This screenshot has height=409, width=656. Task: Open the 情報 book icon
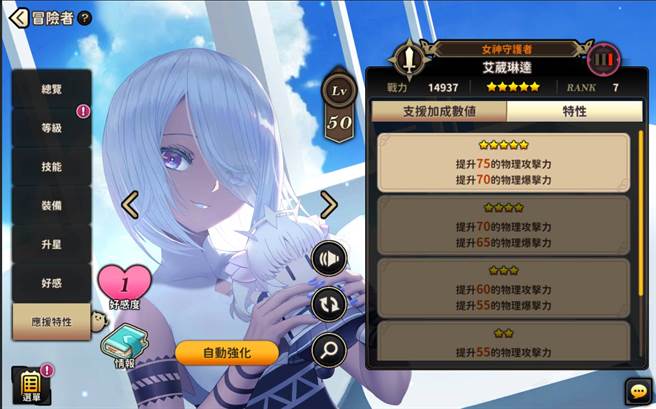[123, 345]
